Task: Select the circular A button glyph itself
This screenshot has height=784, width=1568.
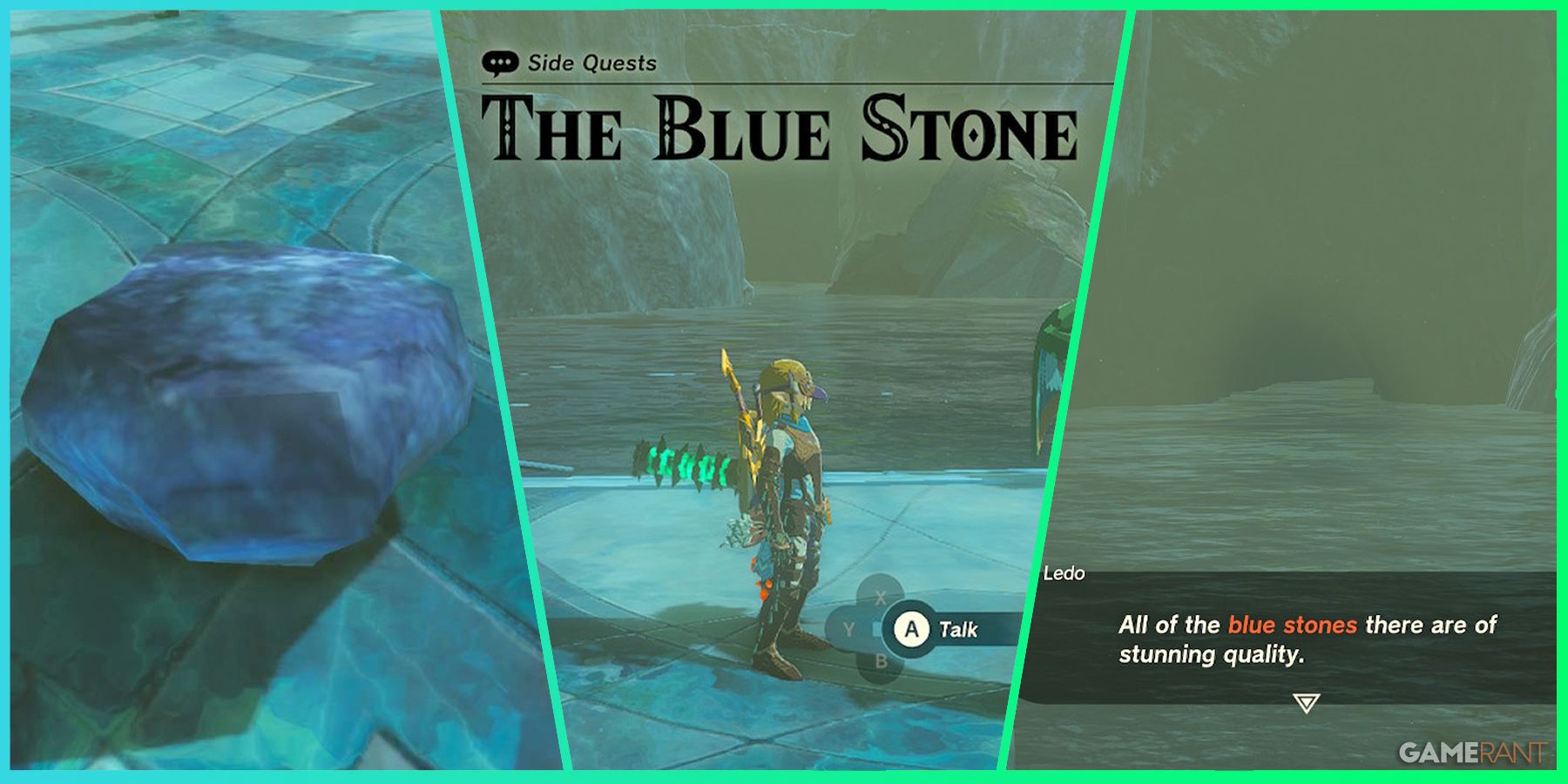Action: coord(912,628)
